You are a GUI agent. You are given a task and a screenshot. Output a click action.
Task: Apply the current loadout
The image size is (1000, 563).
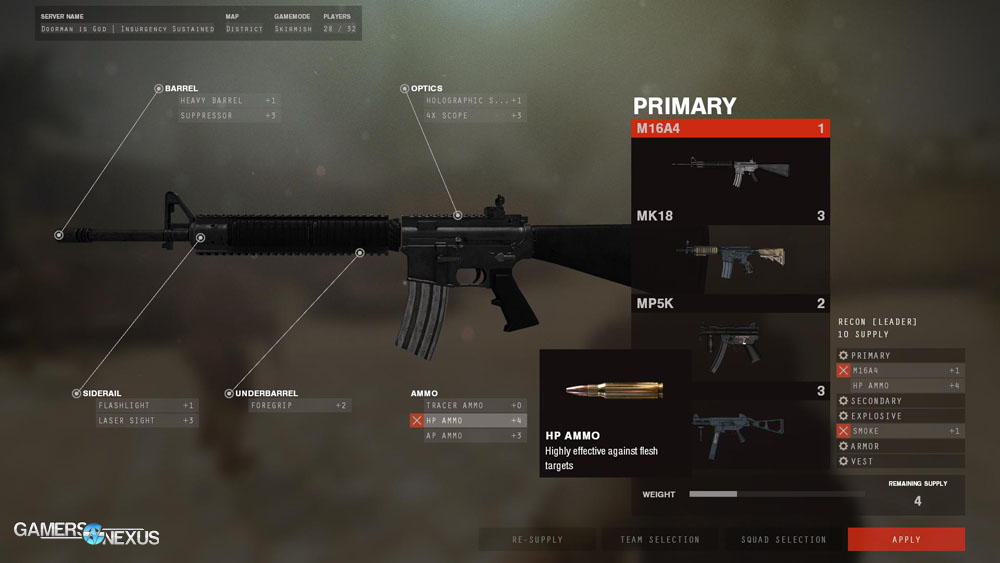pyautogui.click(x=906, y=540)
